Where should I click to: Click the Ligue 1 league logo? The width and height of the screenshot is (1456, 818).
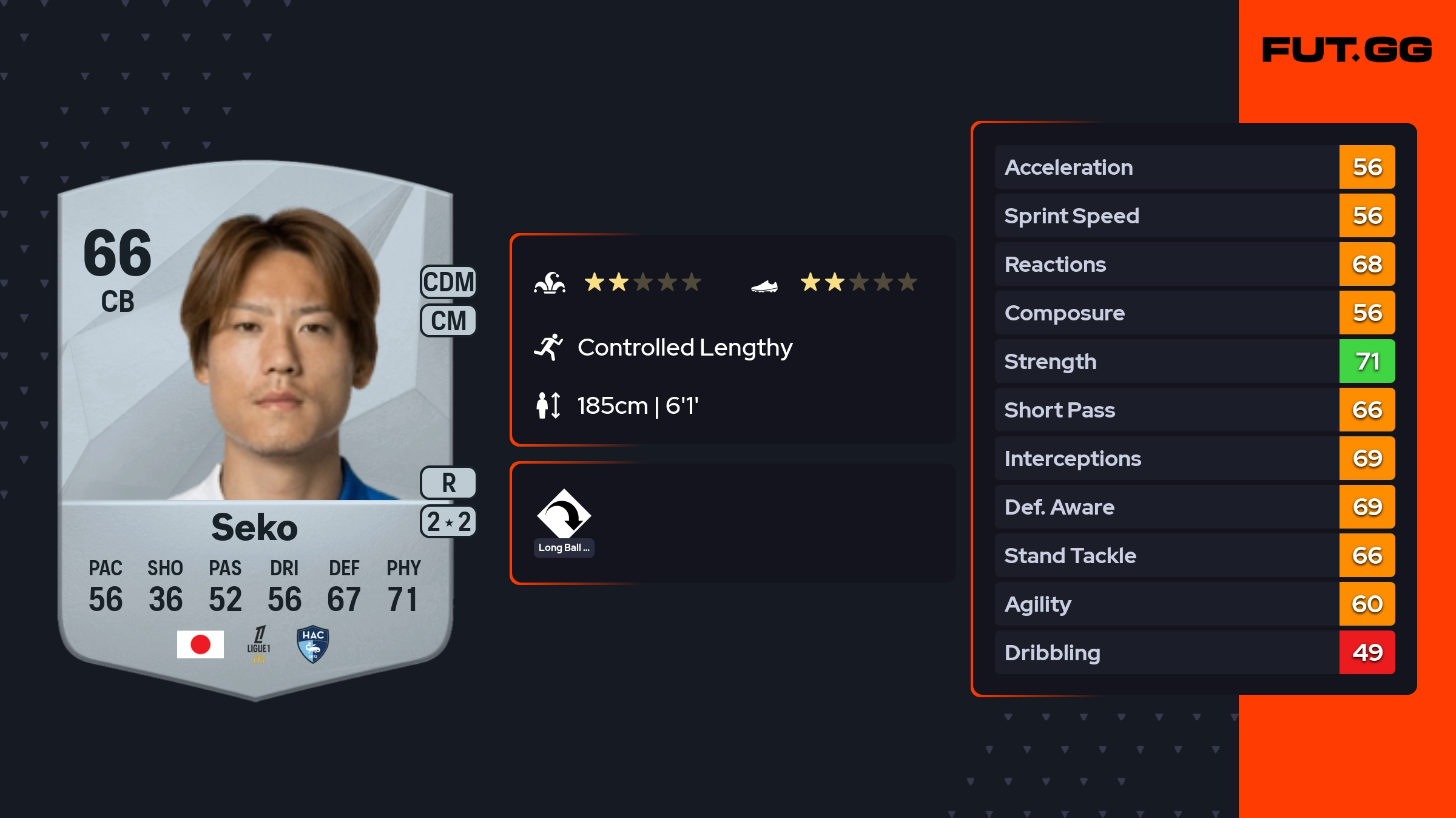(x=258, y=644)
